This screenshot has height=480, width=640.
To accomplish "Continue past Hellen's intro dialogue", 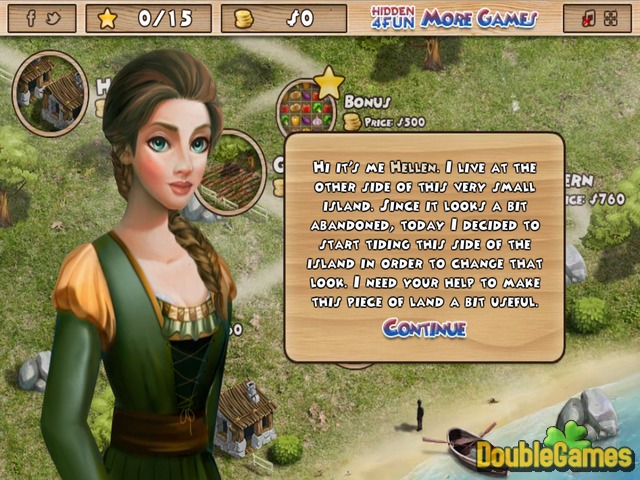I will 424,328.
